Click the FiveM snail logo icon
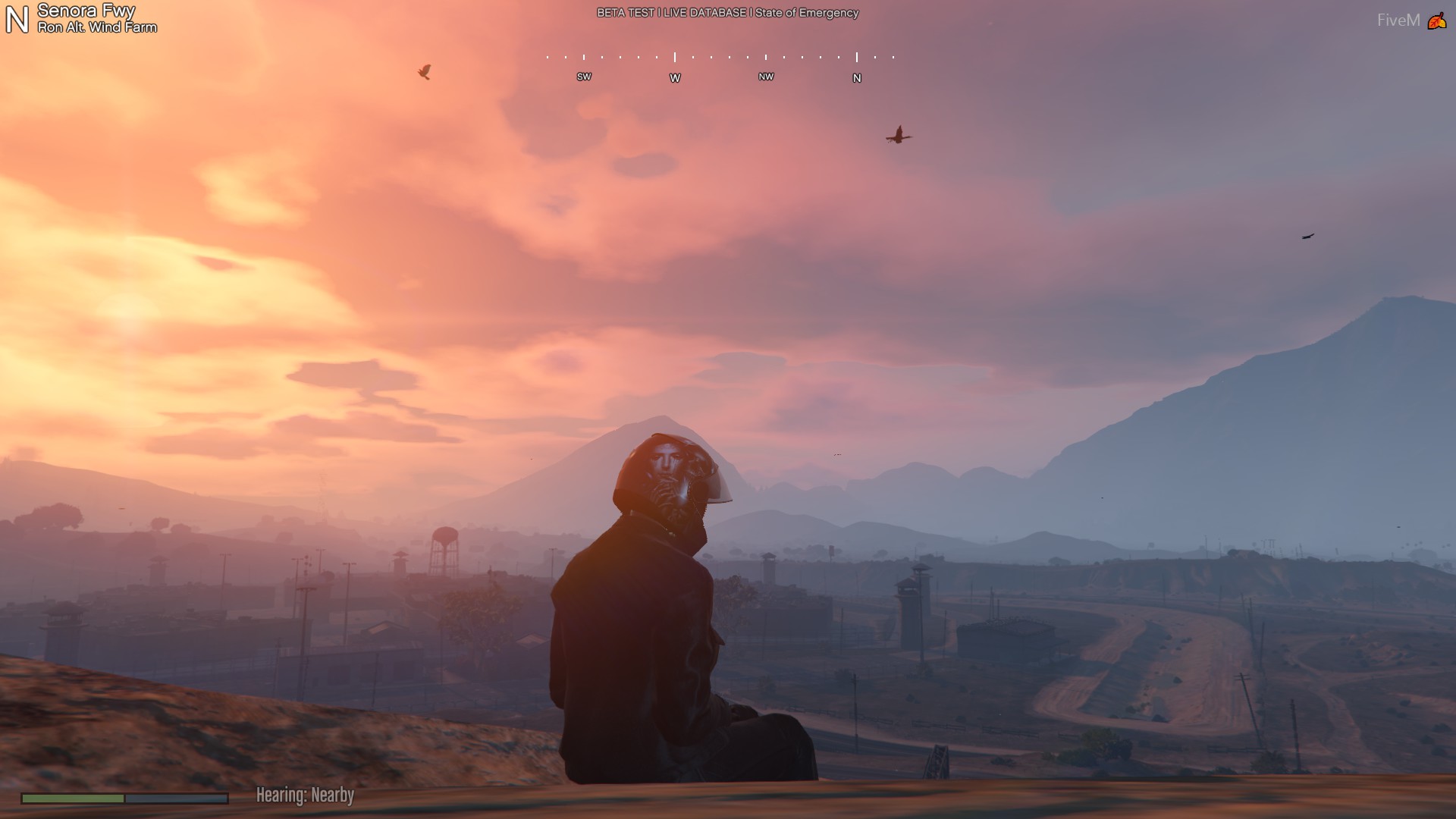Image resolution: width=1456 pixels, height=819 pixels. (1436, 21)
